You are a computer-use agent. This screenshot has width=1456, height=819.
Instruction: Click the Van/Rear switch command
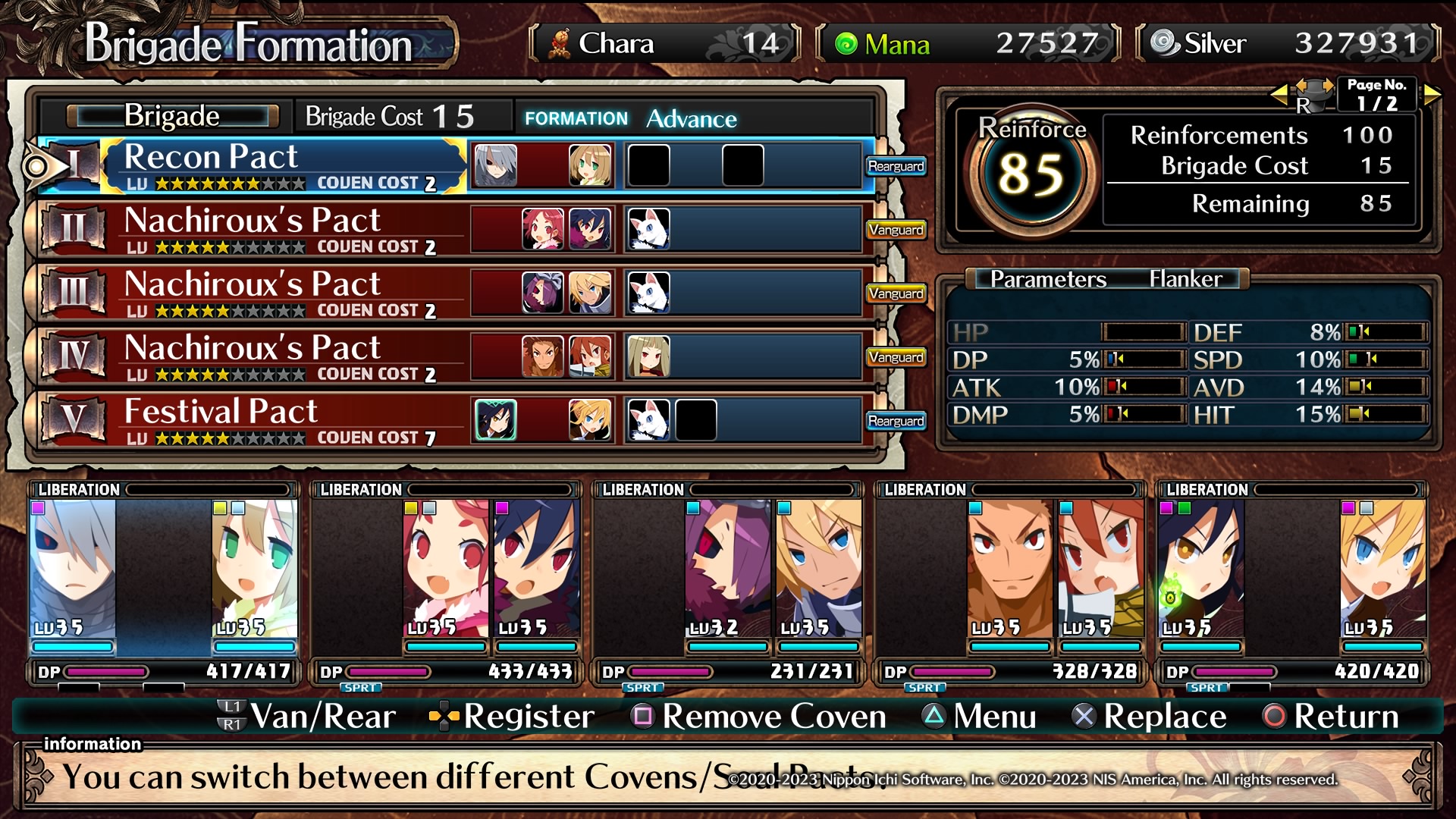[307, 717]
